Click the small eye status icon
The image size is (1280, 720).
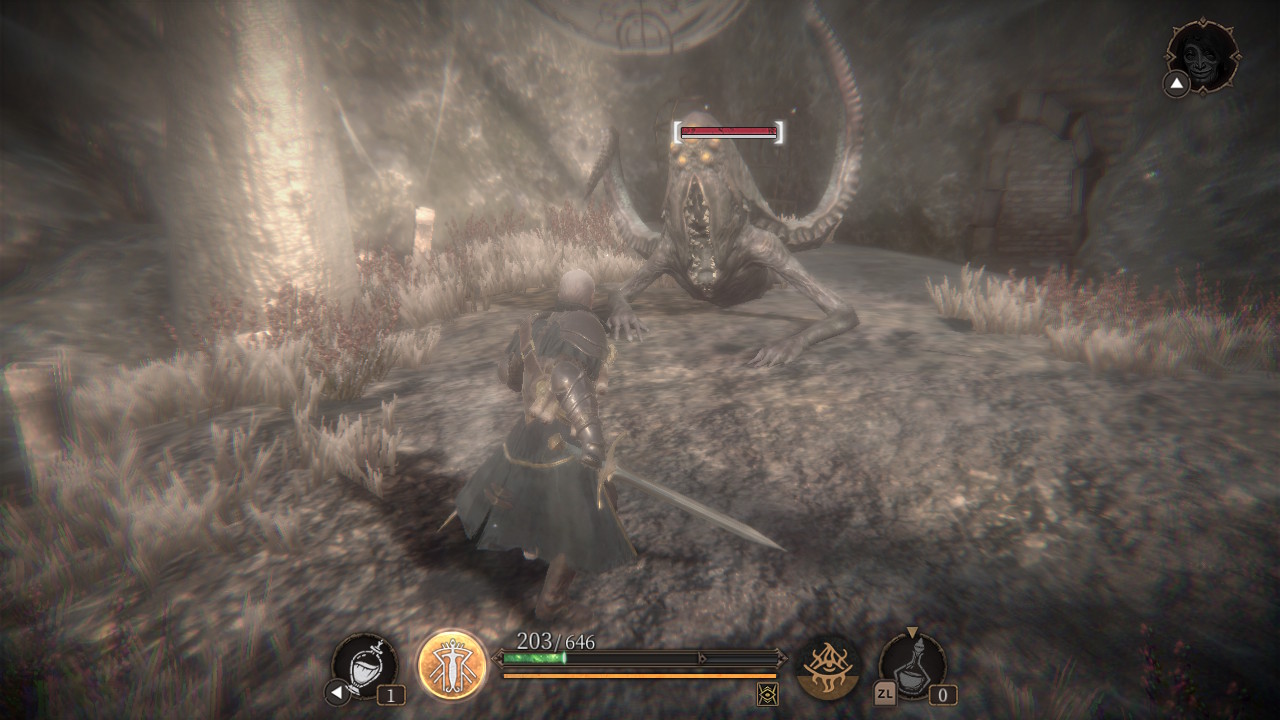tap(768, 693)
